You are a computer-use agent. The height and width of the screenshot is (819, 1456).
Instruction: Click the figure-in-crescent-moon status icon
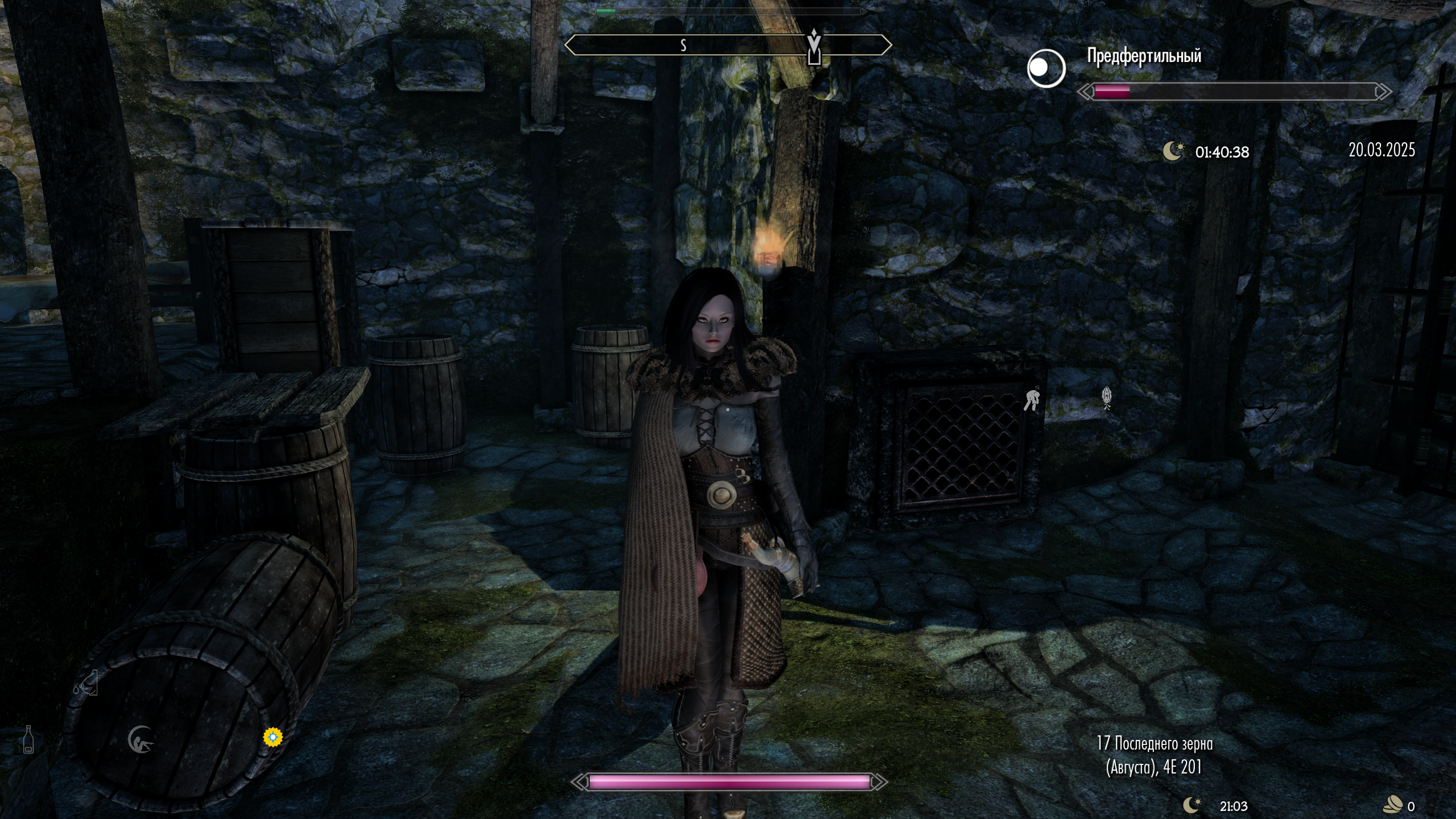click(x=140, y=740)
